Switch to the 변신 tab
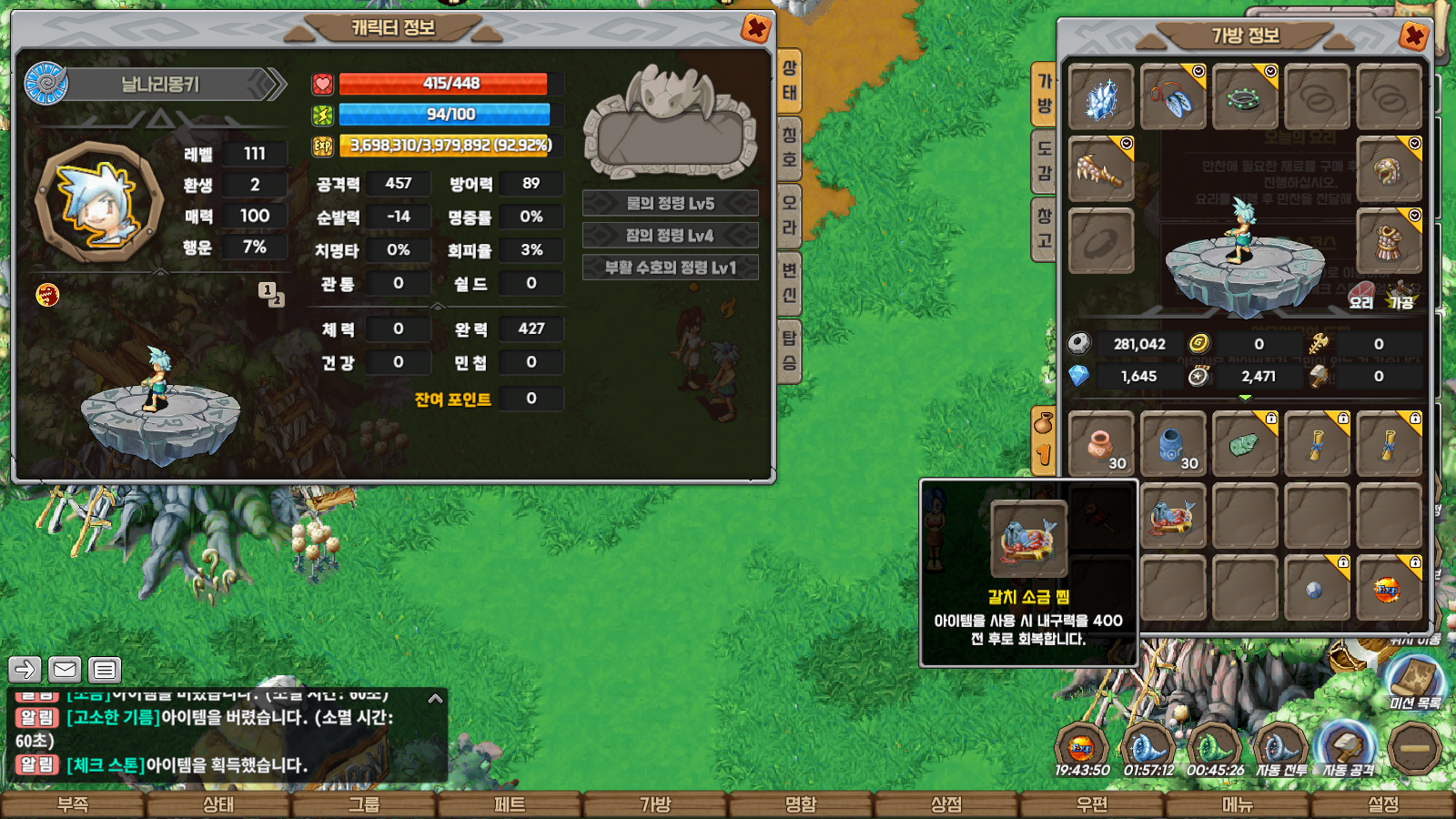Screen dimensions: 1456x819 790,282
